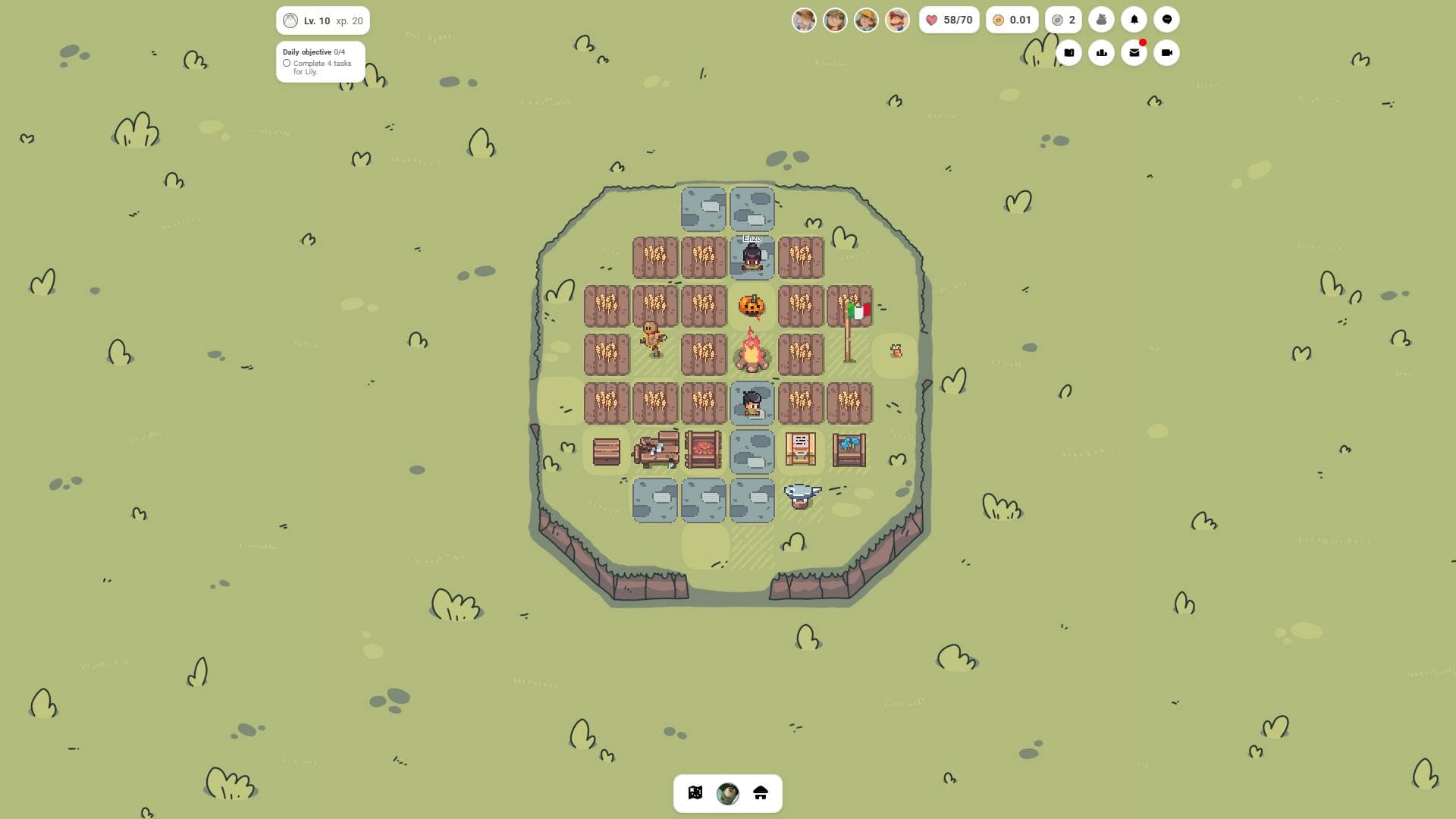This screenshot has width=1456, height=819.
Task: Click the silver coin counter showing 2
Action: (1064, 19)
